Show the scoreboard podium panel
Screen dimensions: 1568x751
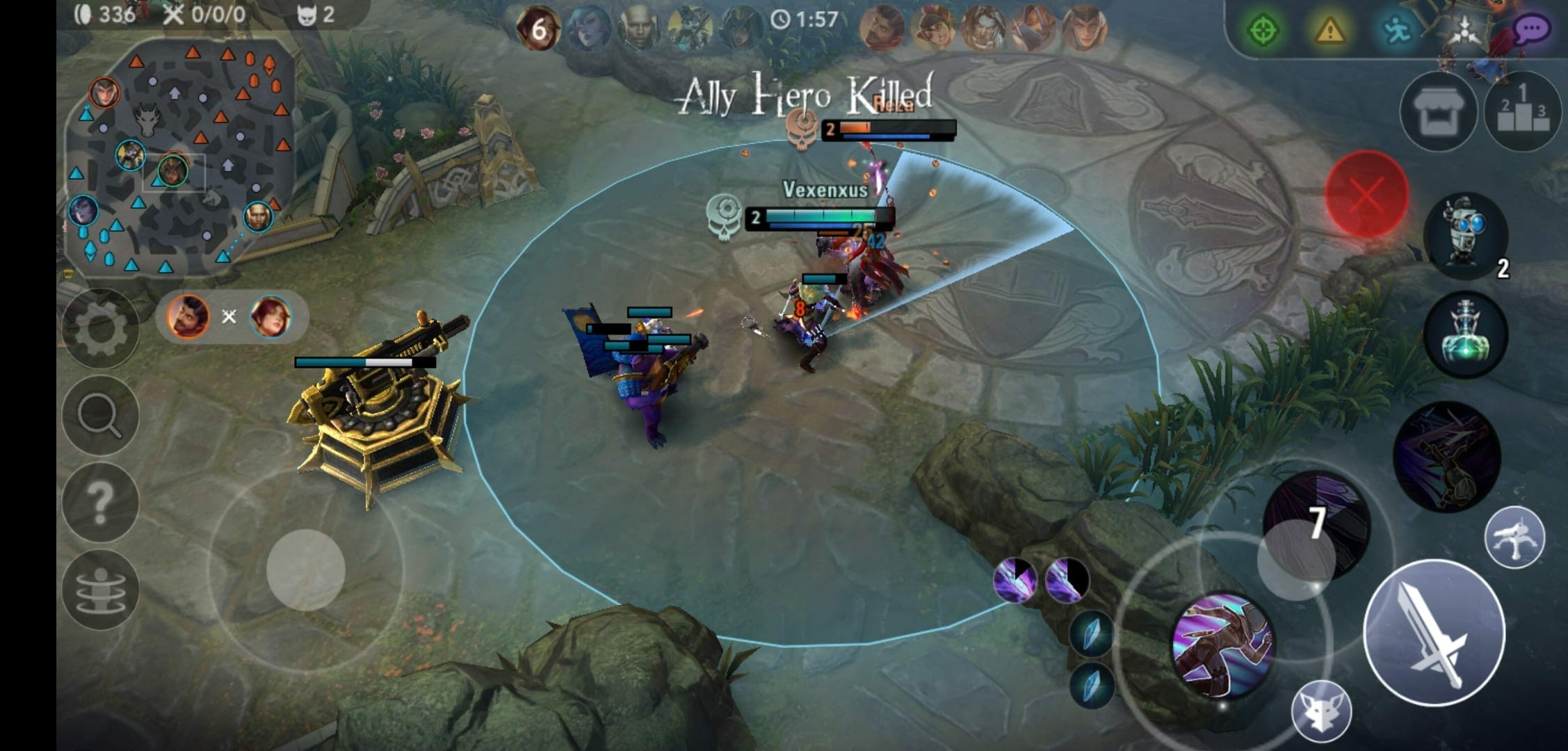(x=1523, y=112)
